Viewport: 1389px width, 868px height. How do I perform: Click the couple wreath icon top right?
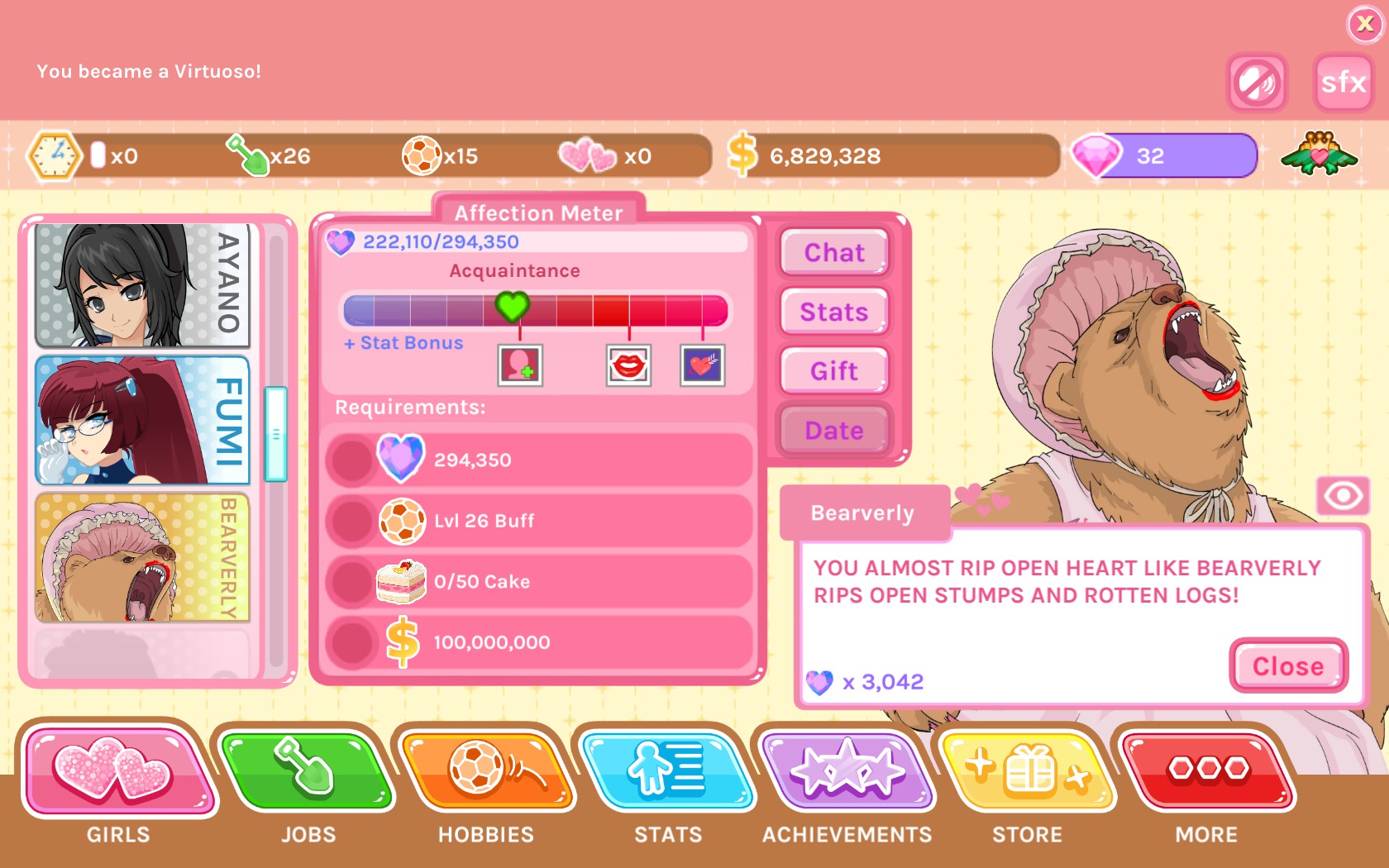(x=1320, y=155)
